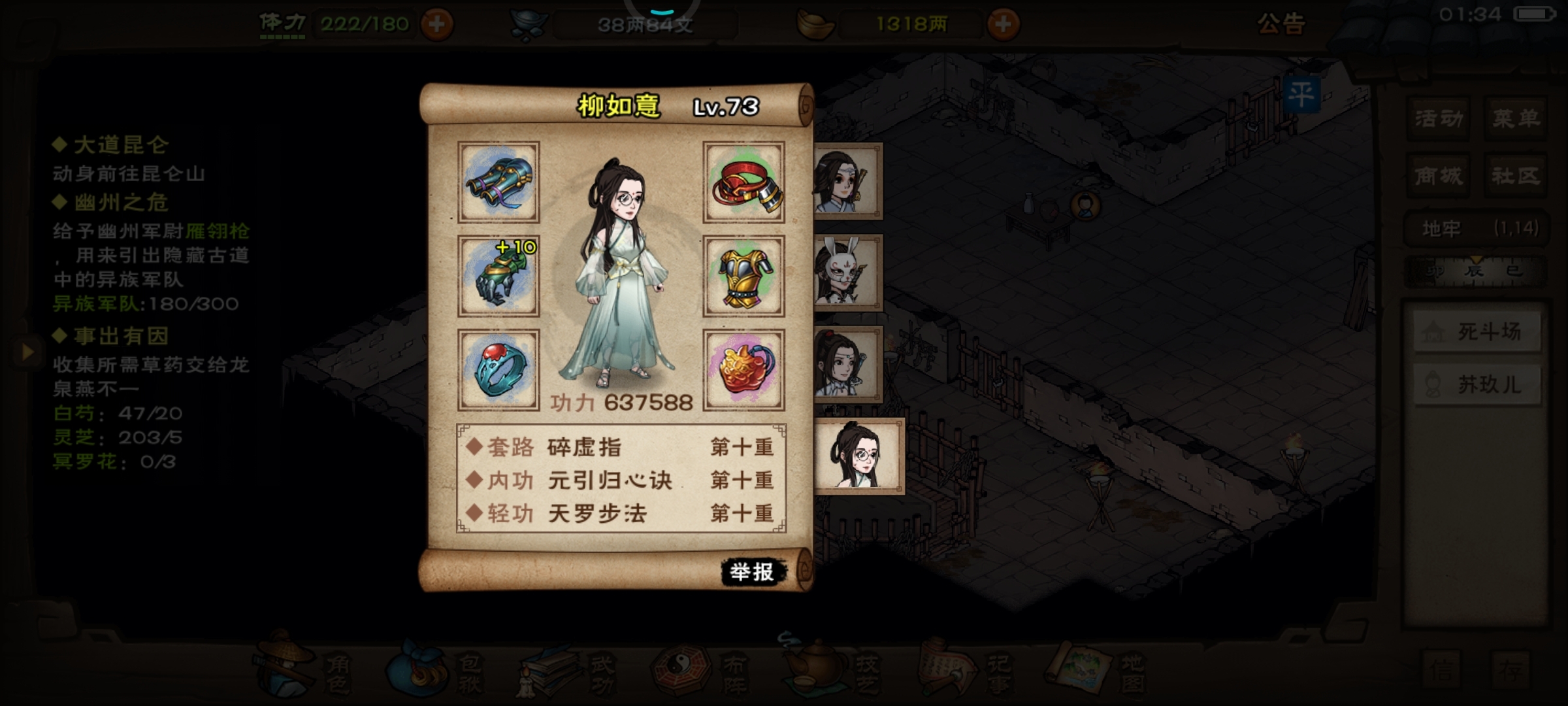Open the 公告 announcements
This screenshot has width=1568, height=706.
click(1281, 24)
